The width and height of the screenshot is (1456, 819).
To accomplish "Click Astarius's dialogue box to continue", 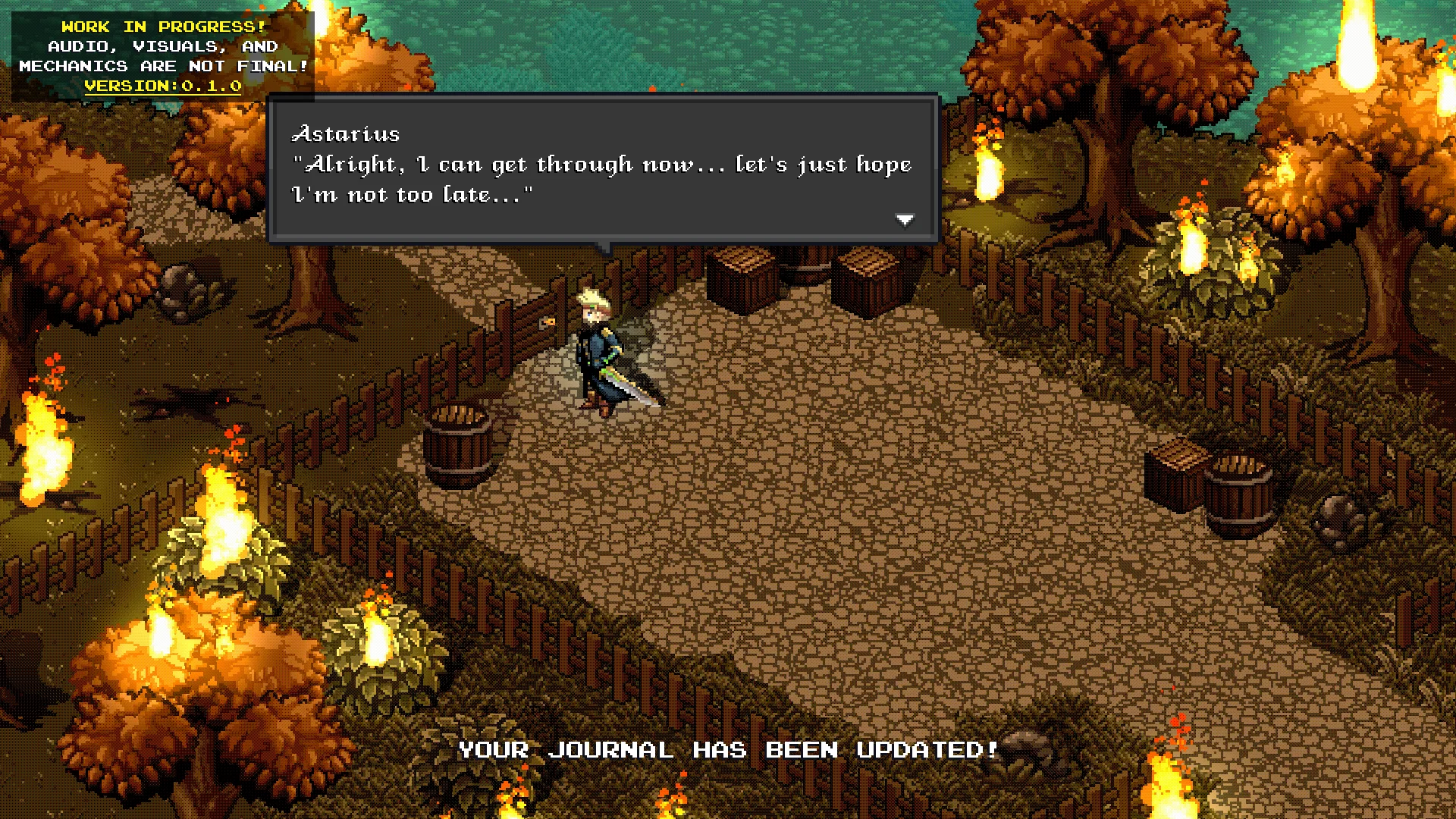I will click(x=603, y=168).
